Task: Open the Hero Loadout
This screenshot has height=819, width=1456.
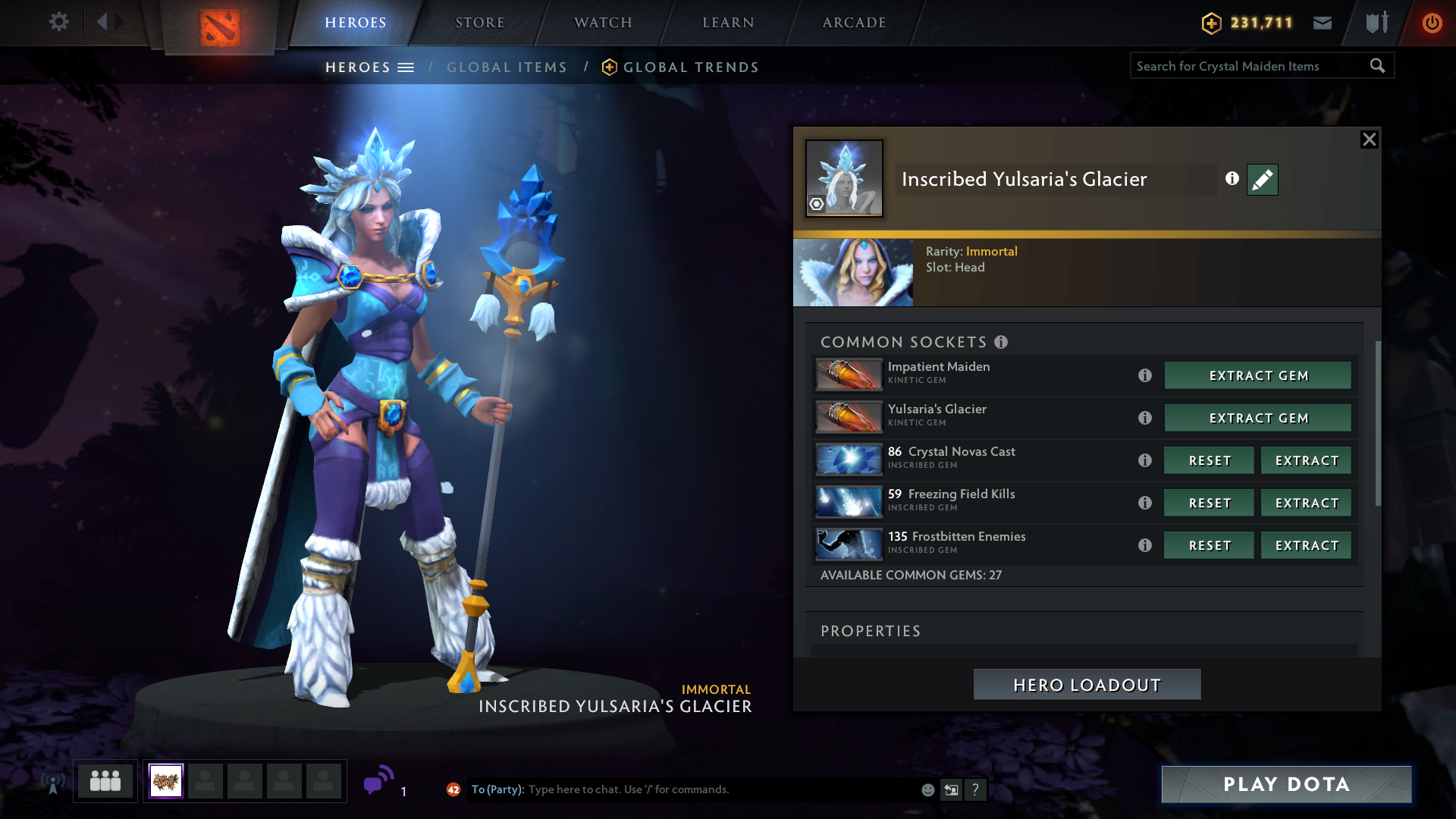Action: click(x=1087, y=685)
